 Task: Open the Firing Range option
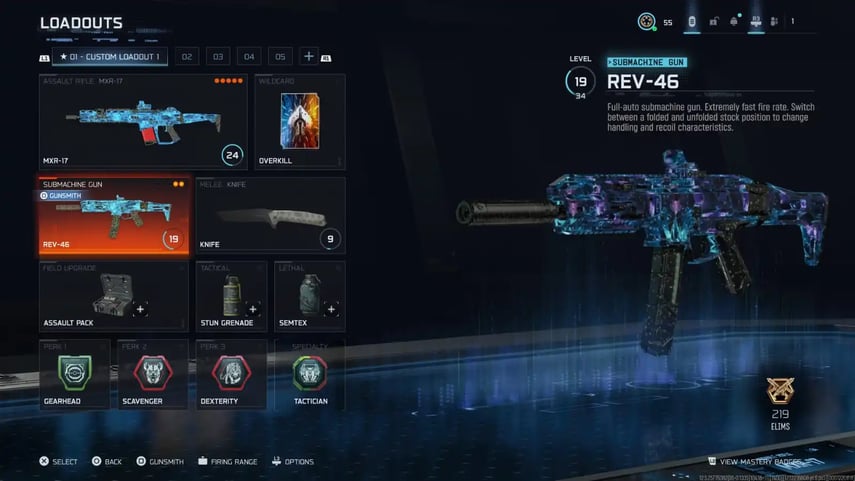(228, 462)
